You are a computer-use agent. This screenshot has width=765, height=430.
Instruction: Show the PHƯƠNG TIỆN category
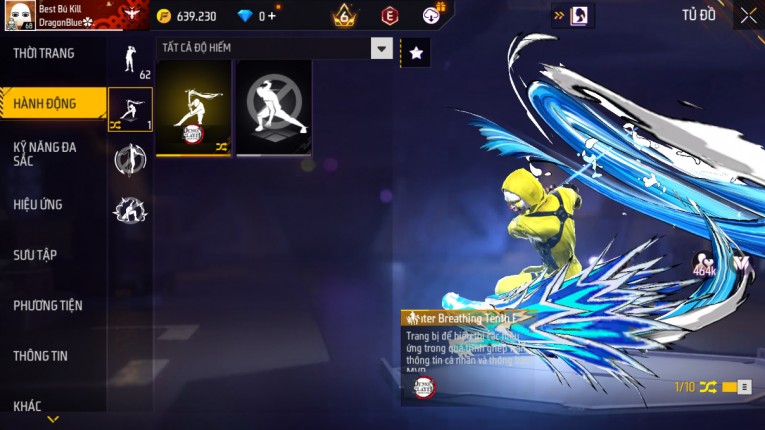48,305
